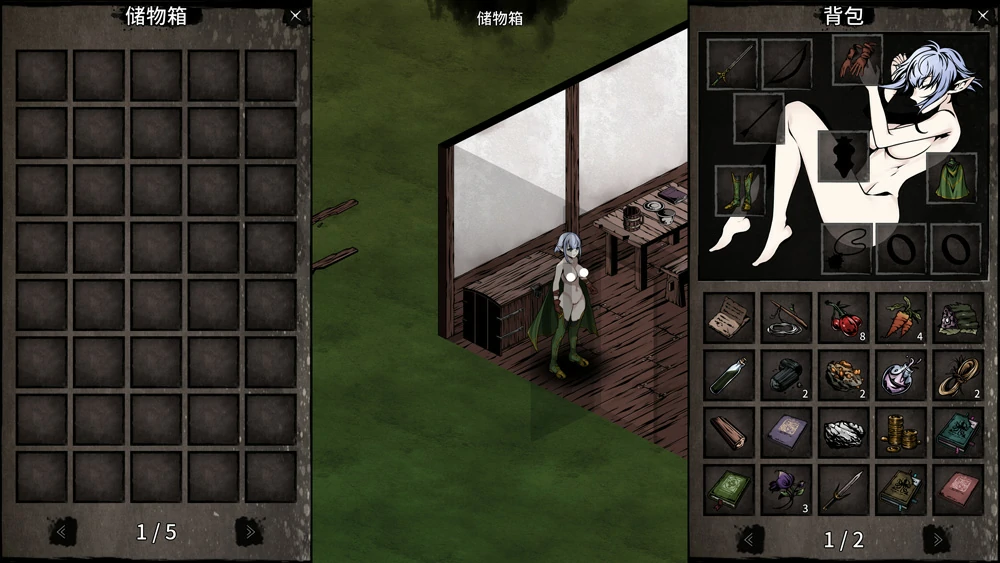Choose the pink book in backpack

coord(957,490)
